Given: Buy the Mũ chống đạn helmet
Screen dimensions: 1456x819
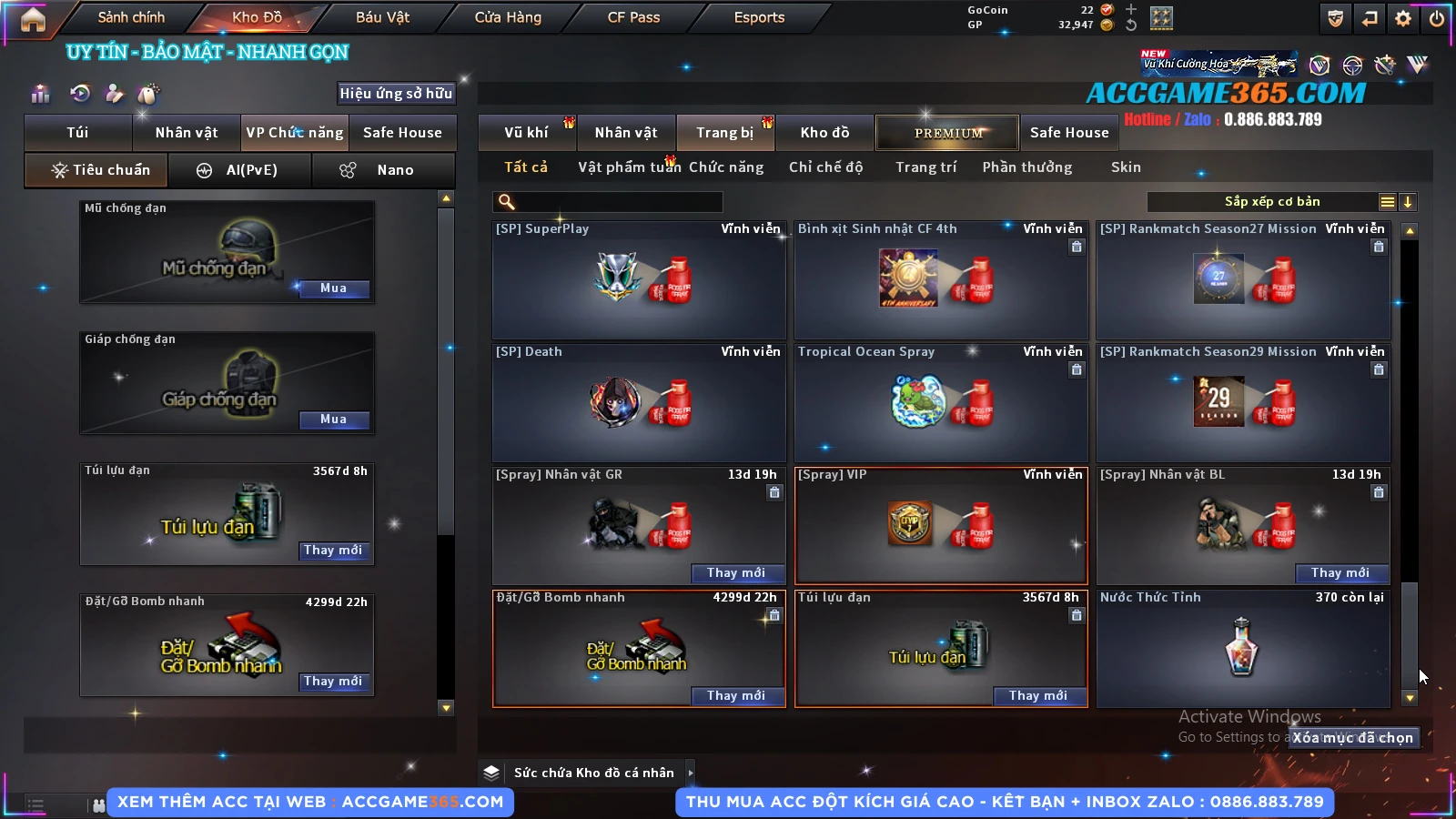Looking at the screenshot, I should 333,288.
